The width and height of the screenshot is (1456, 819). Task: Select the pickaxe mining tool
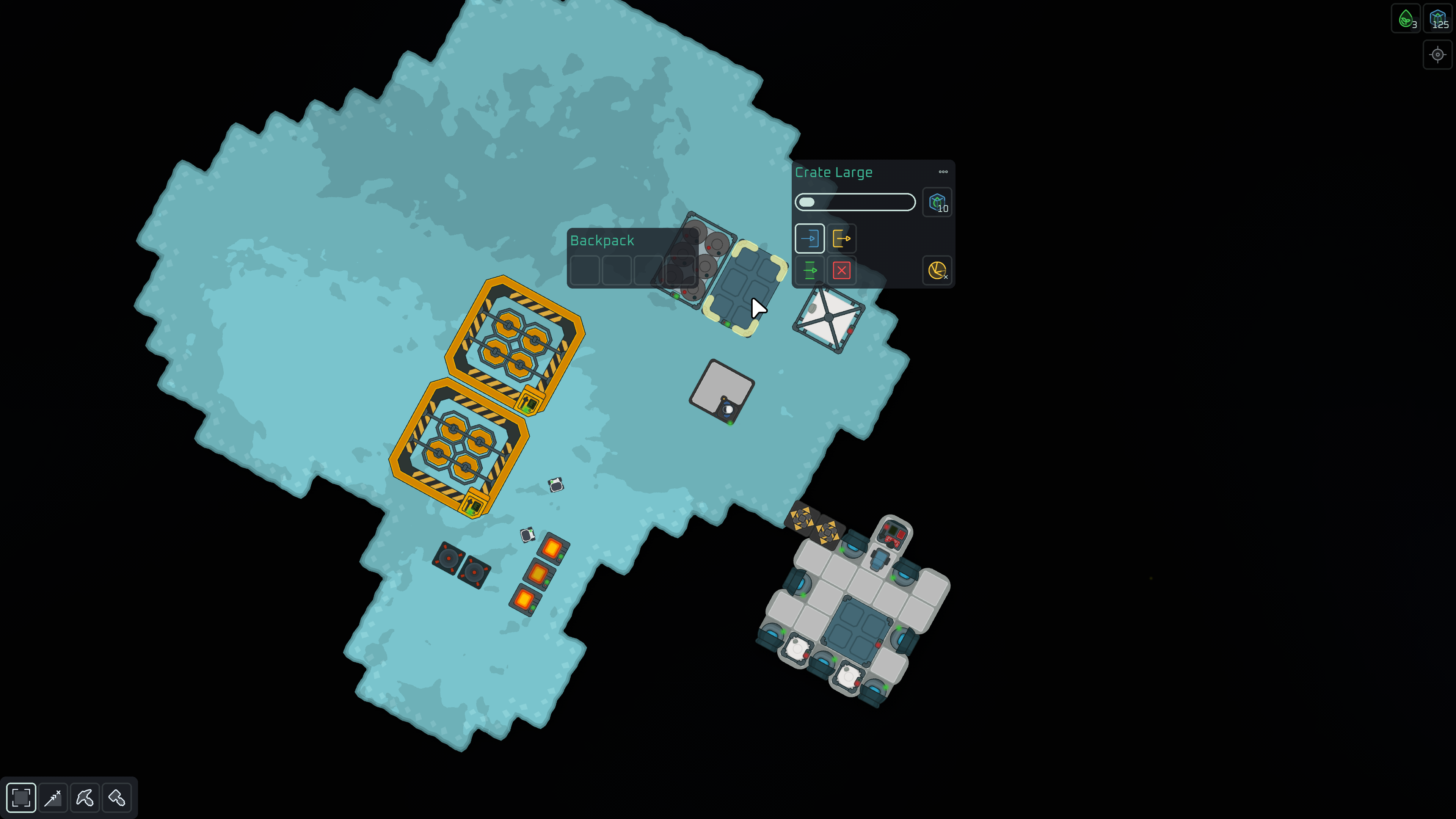tap(85, 797)
